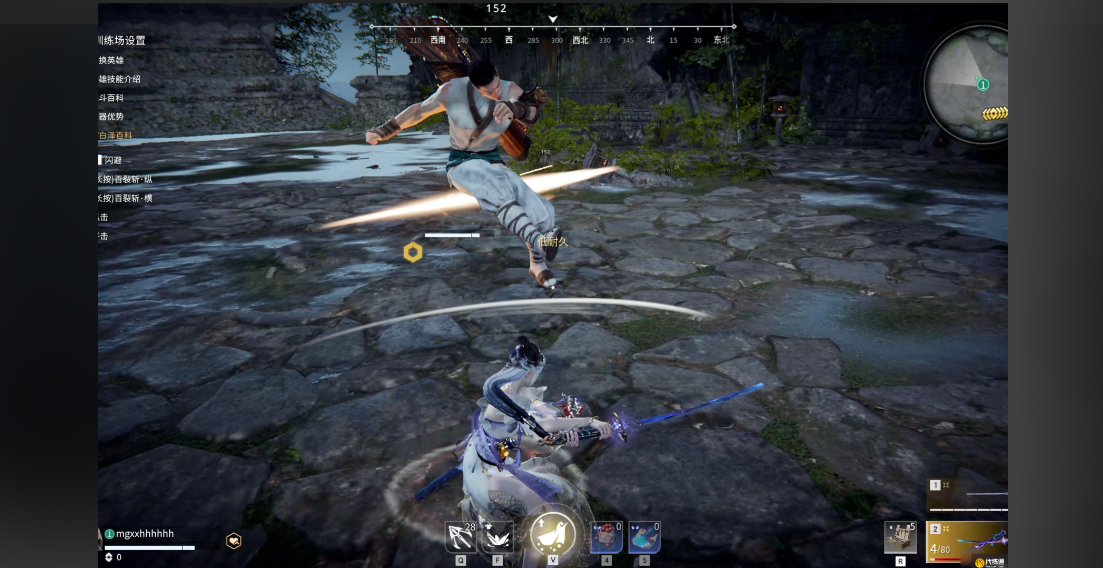Image resolution: width=1103 pixels, height=568 pixels.
Task: Click the gold hexagon icon beside player name
Action: (x=233, y=540)
